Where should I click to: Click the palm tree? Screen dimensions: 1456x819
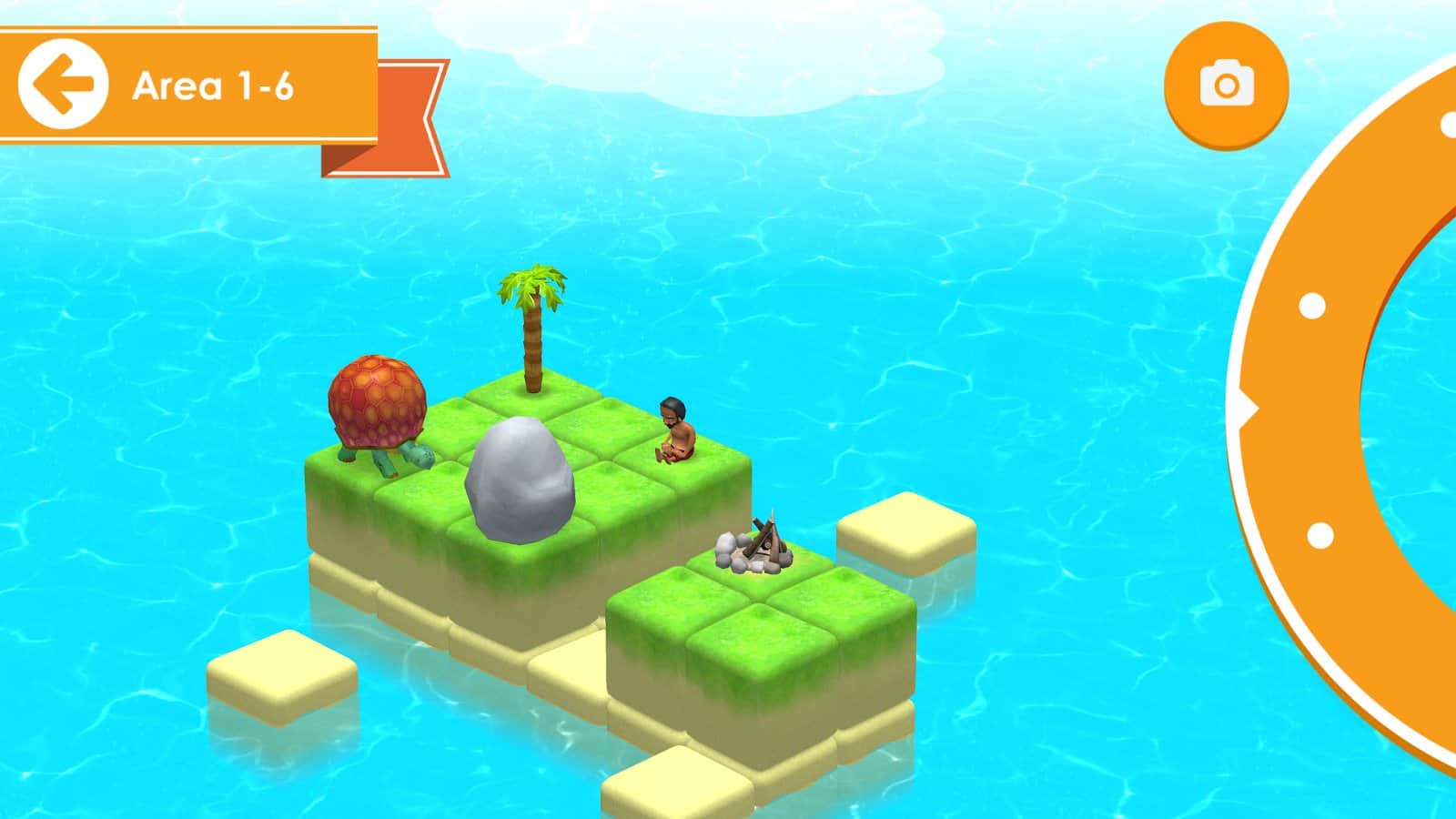[x=532, y=318]
